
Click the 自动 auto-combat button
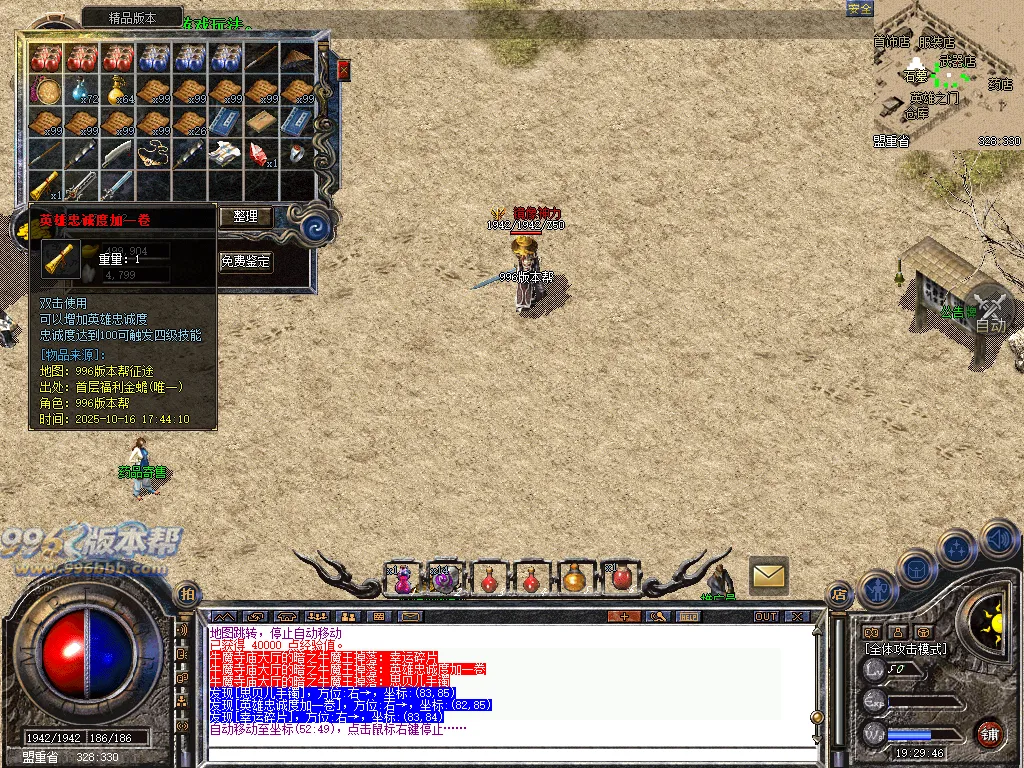[990, 310]
